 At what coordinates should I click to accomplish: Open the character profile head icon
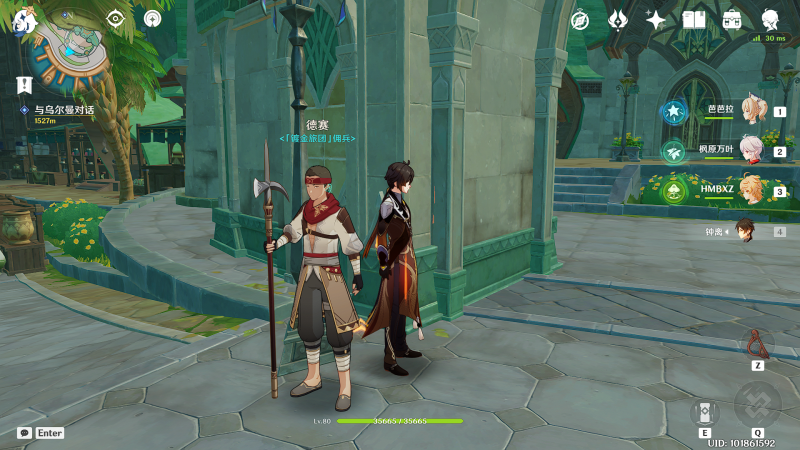point(771,20)
